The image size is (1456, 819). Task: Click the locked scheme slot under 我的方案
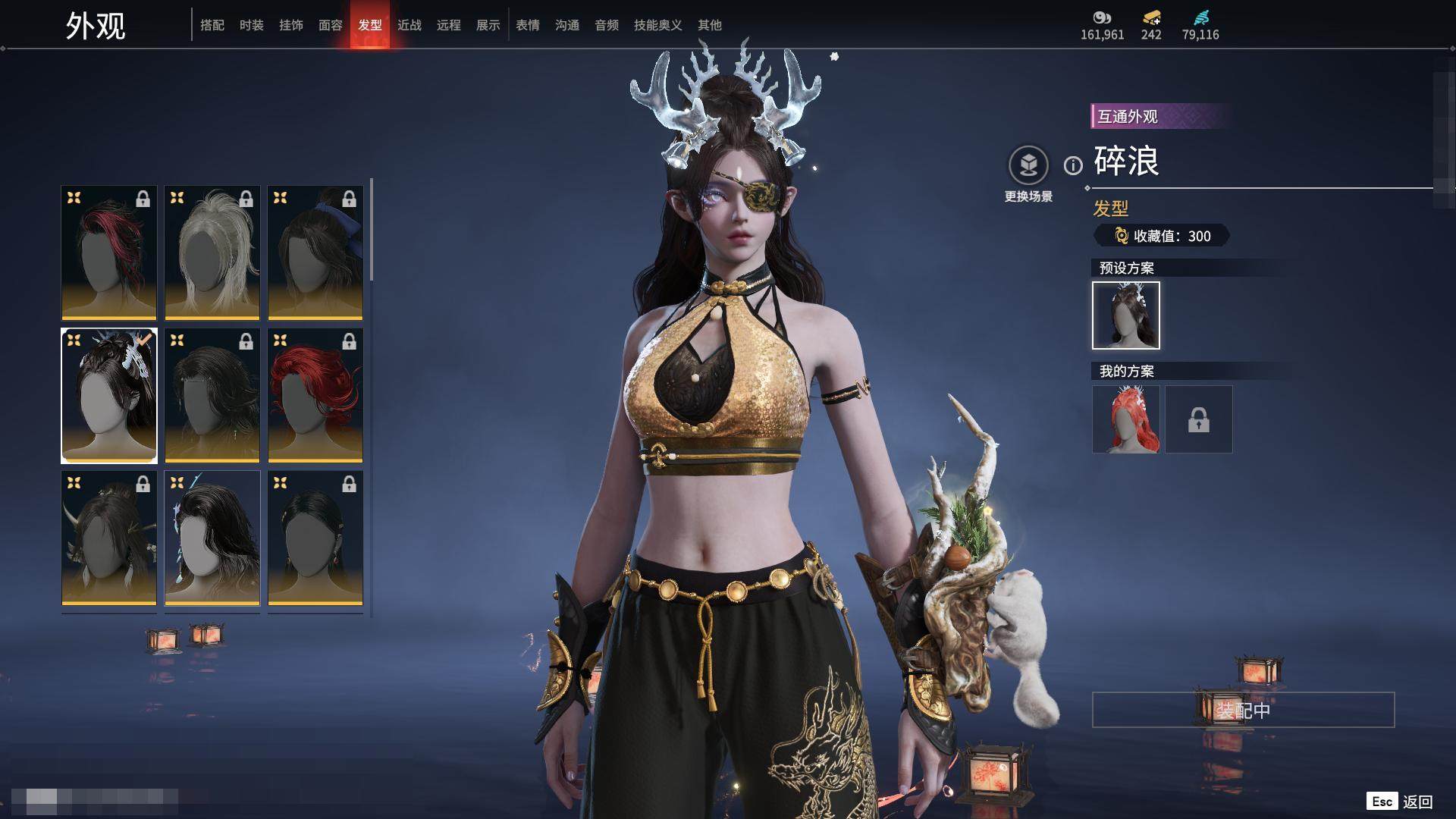(x=1199, y=419)
